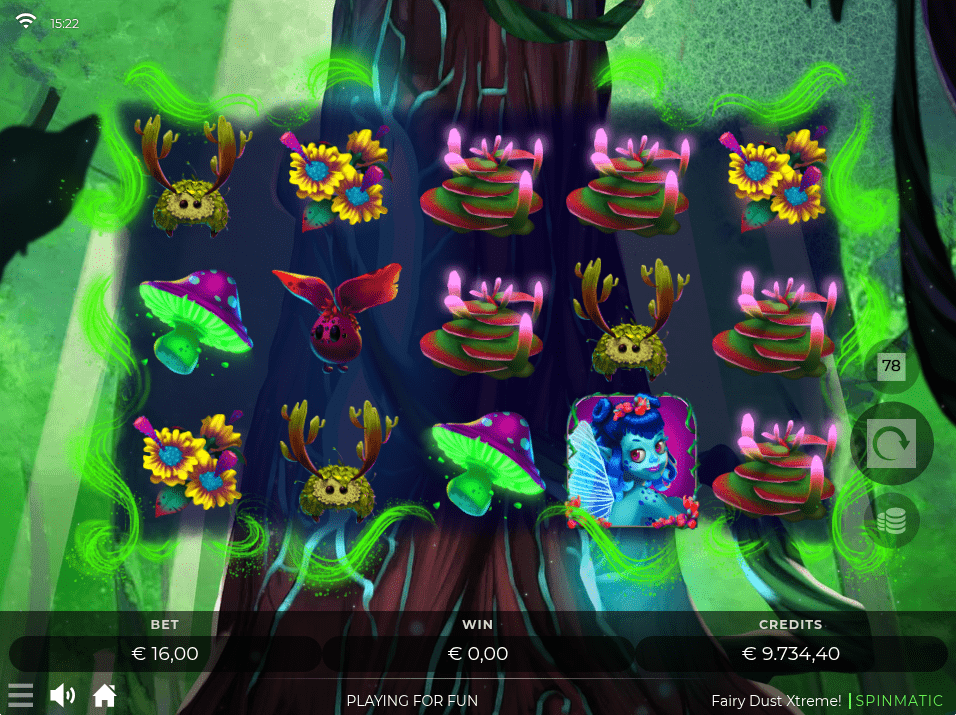Image resolution: width=956 pixels, height=715 pixels.
Task: Open bet options with the coin stack icon
Action: [x=891, y=521]
